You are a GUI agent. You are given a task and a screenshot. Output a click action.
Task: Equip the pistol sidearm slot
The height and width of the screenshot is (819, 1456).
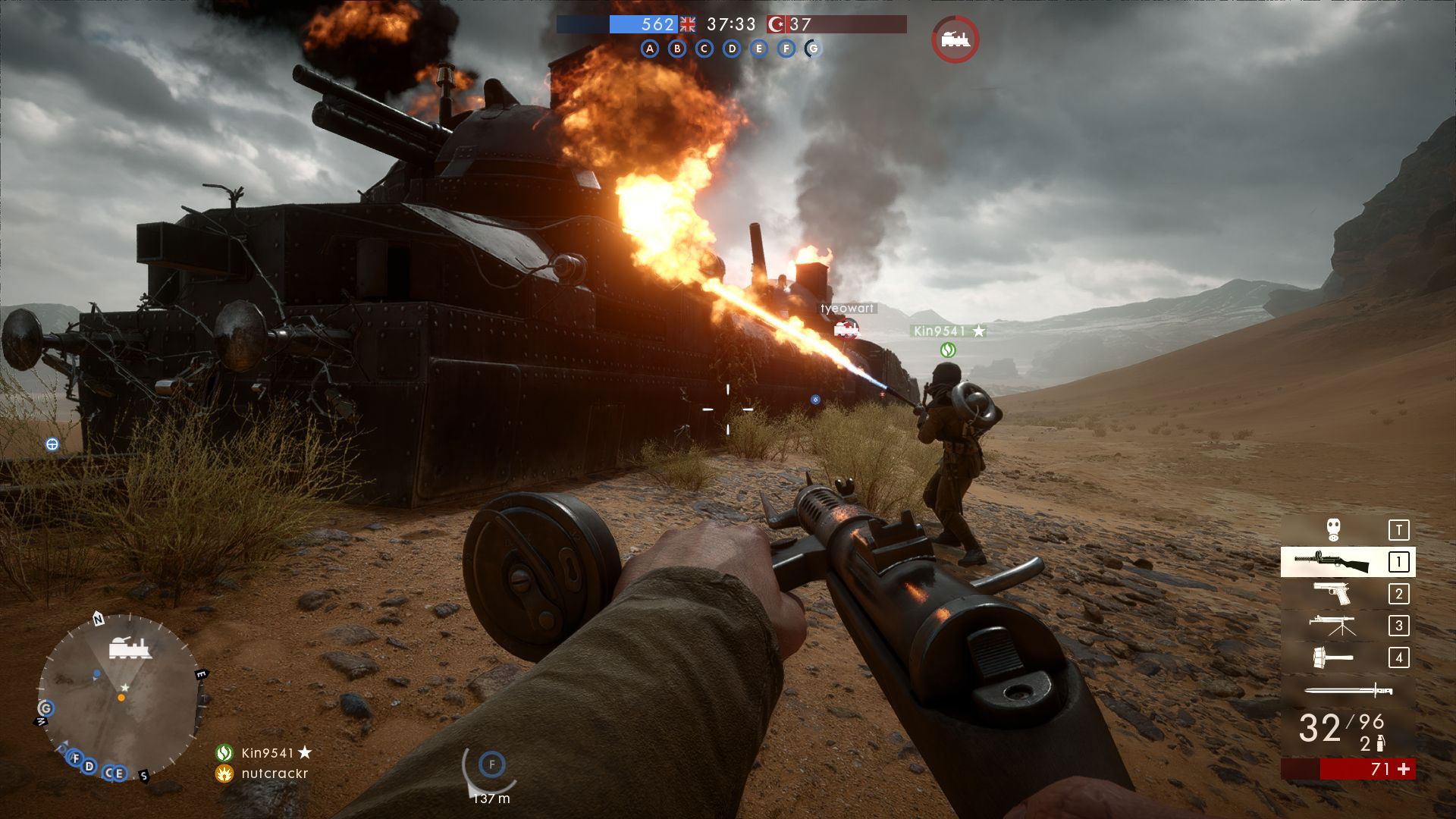pos(1332,593)
